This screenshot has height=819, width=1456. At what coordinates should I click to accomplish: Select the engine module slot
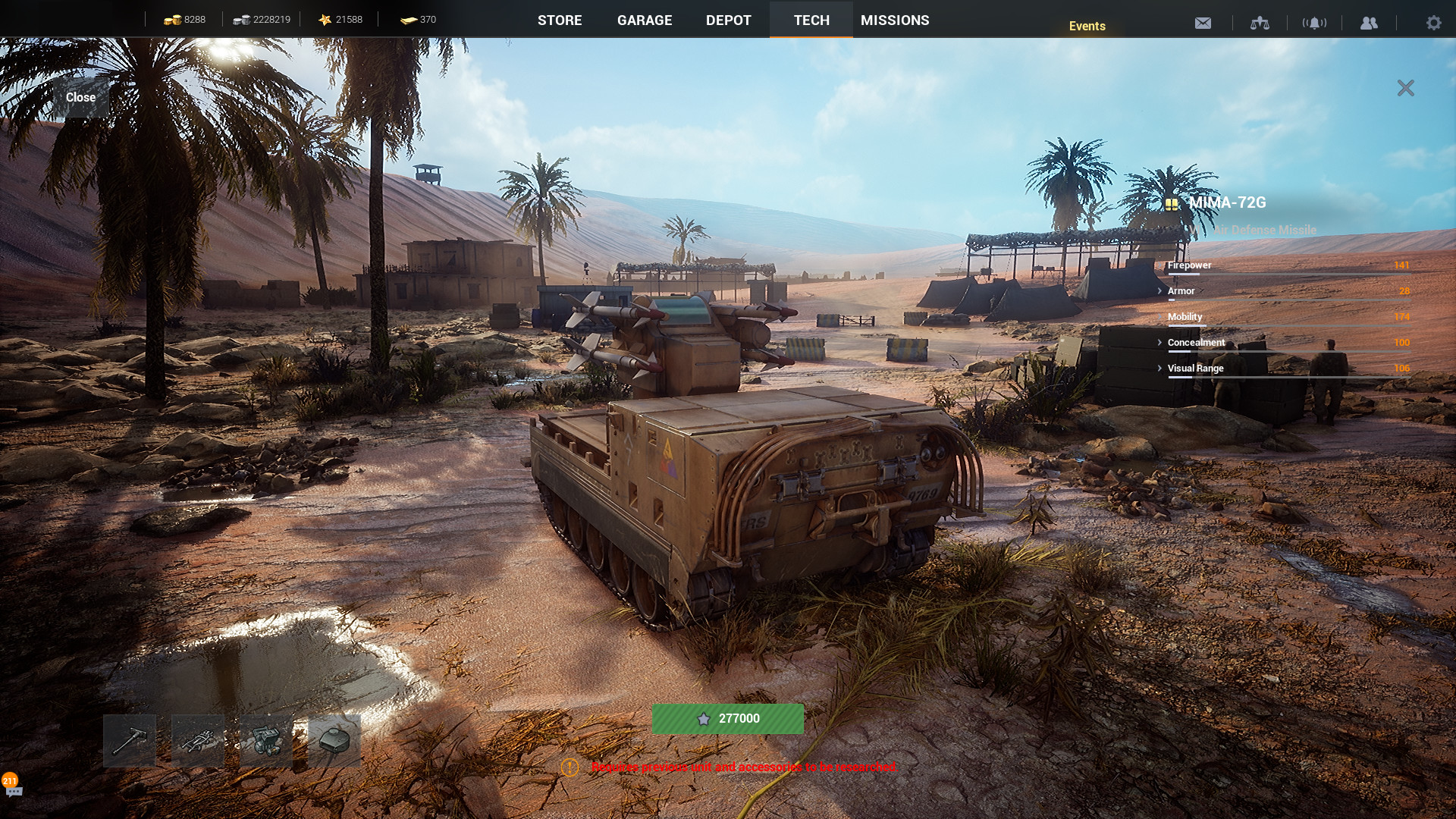pyautogui.click(x=266, y=740)
